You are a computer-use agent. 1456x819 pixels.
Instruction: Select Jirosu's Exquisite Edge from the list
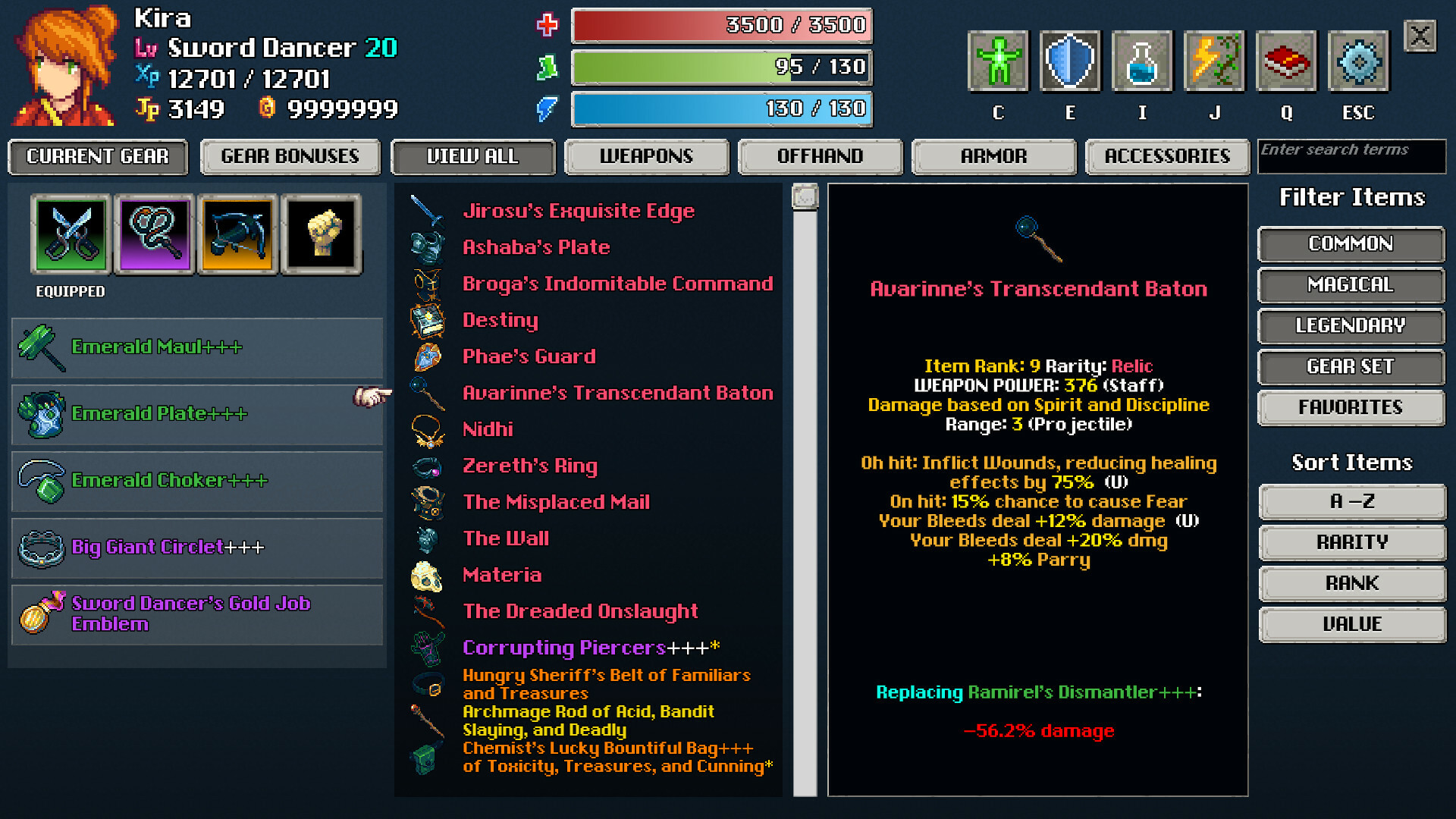[x=579, y=211]
